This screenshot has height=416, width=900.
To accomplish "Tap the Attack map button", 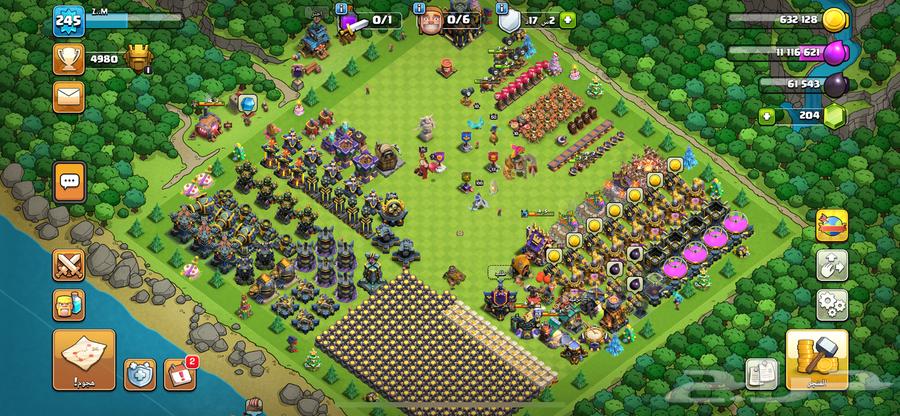I will [x=84, y=358].
